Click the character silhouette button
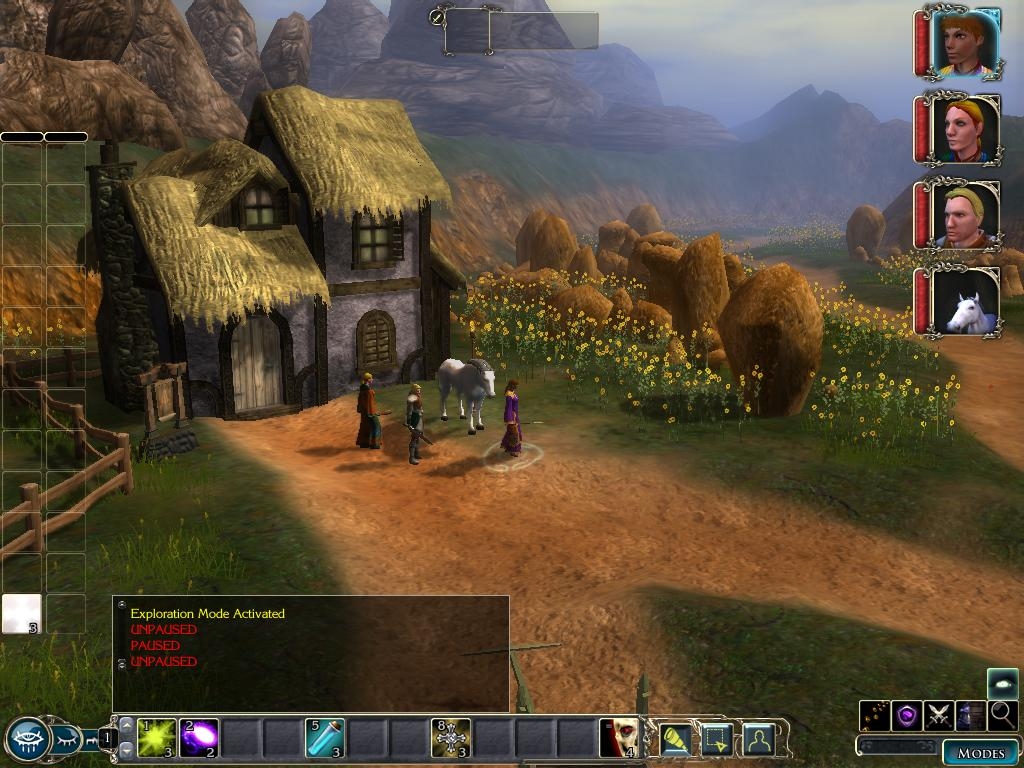Screen dimensions: 1024x768 tap(759, 739)
